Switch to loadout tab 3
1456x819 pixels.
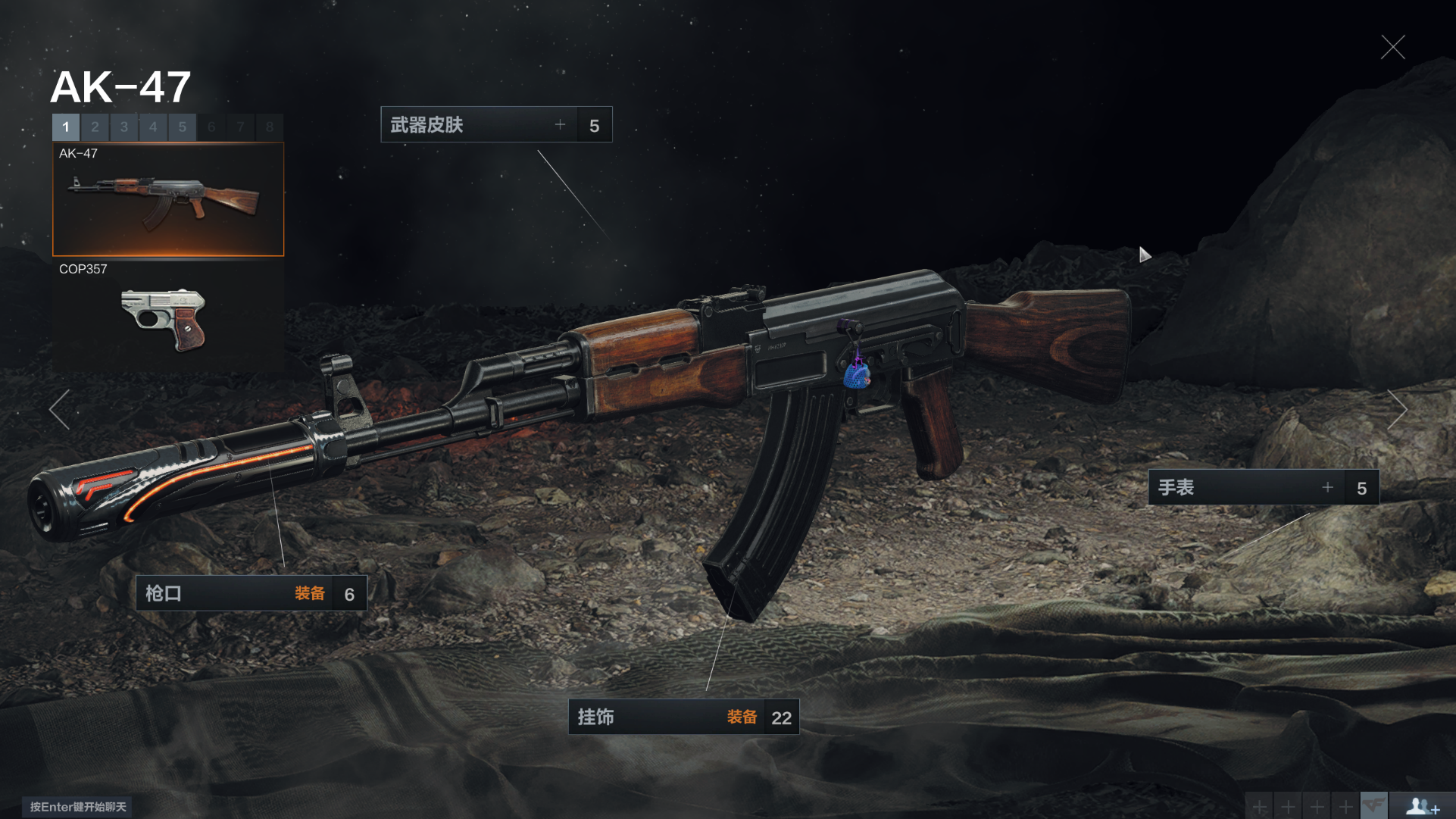click(x=124, y=127)
